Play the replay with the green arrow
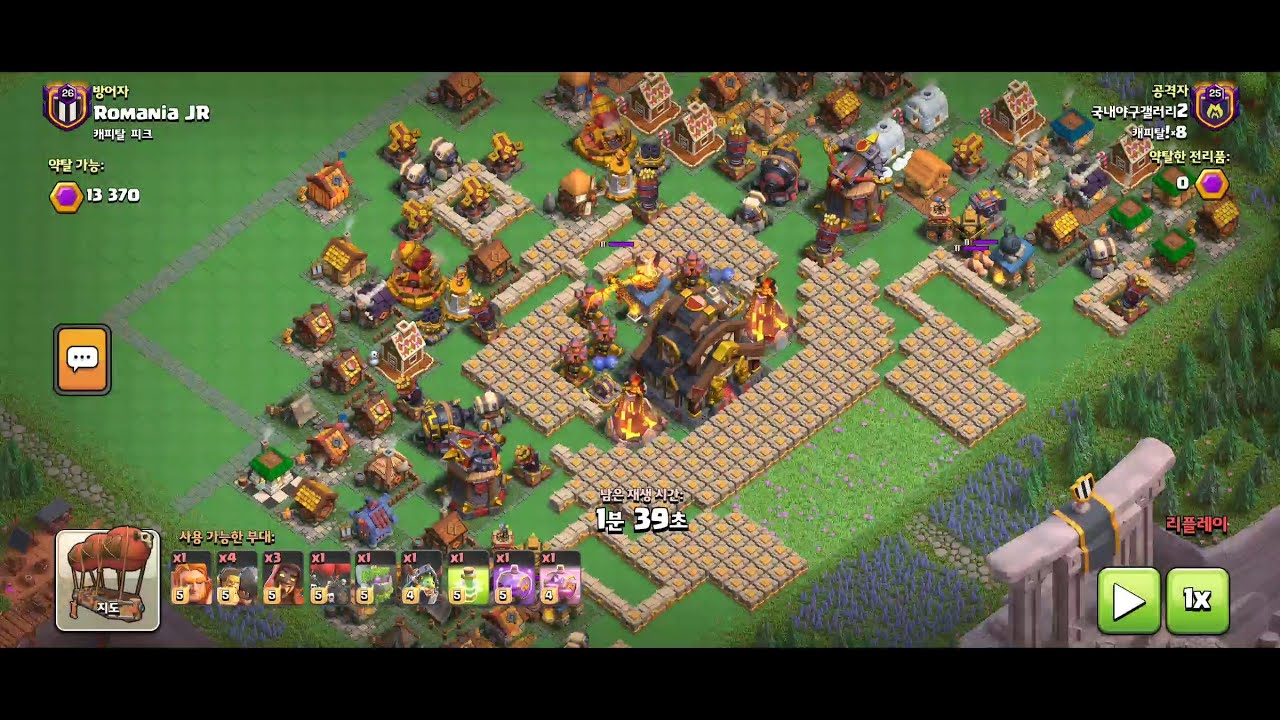 pyautogui.click(x=1129, y=600)
